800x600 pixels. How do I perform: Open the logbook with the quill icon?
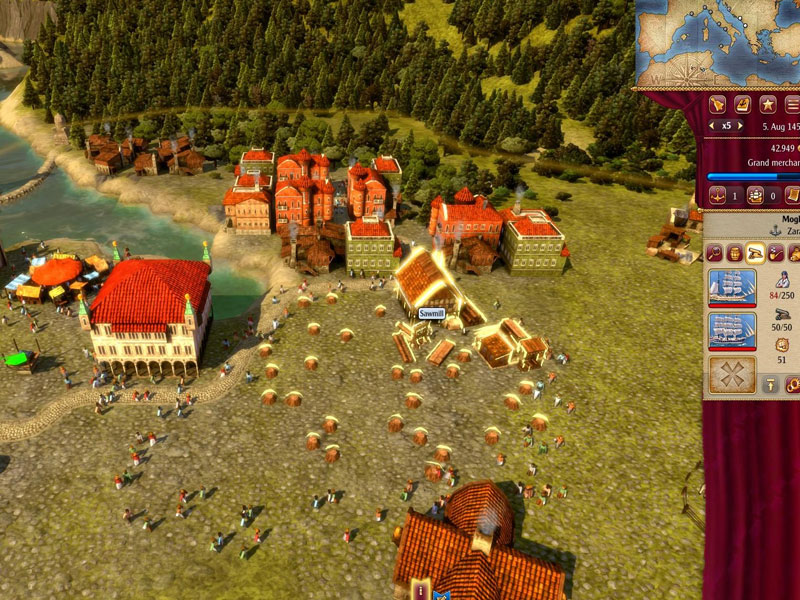coord(742,104)
